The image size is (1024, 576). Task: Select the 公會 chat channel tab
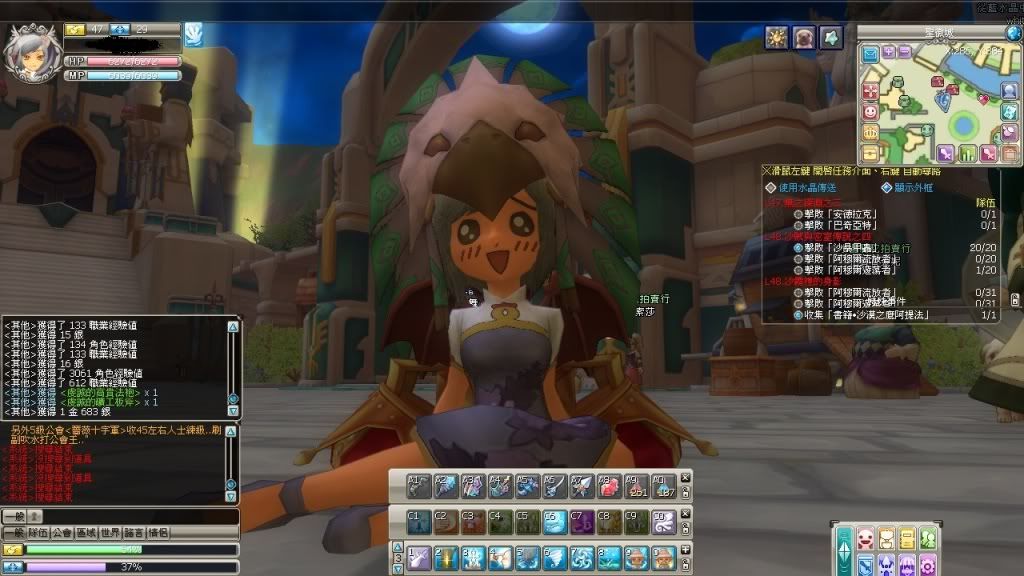[63, 533]
